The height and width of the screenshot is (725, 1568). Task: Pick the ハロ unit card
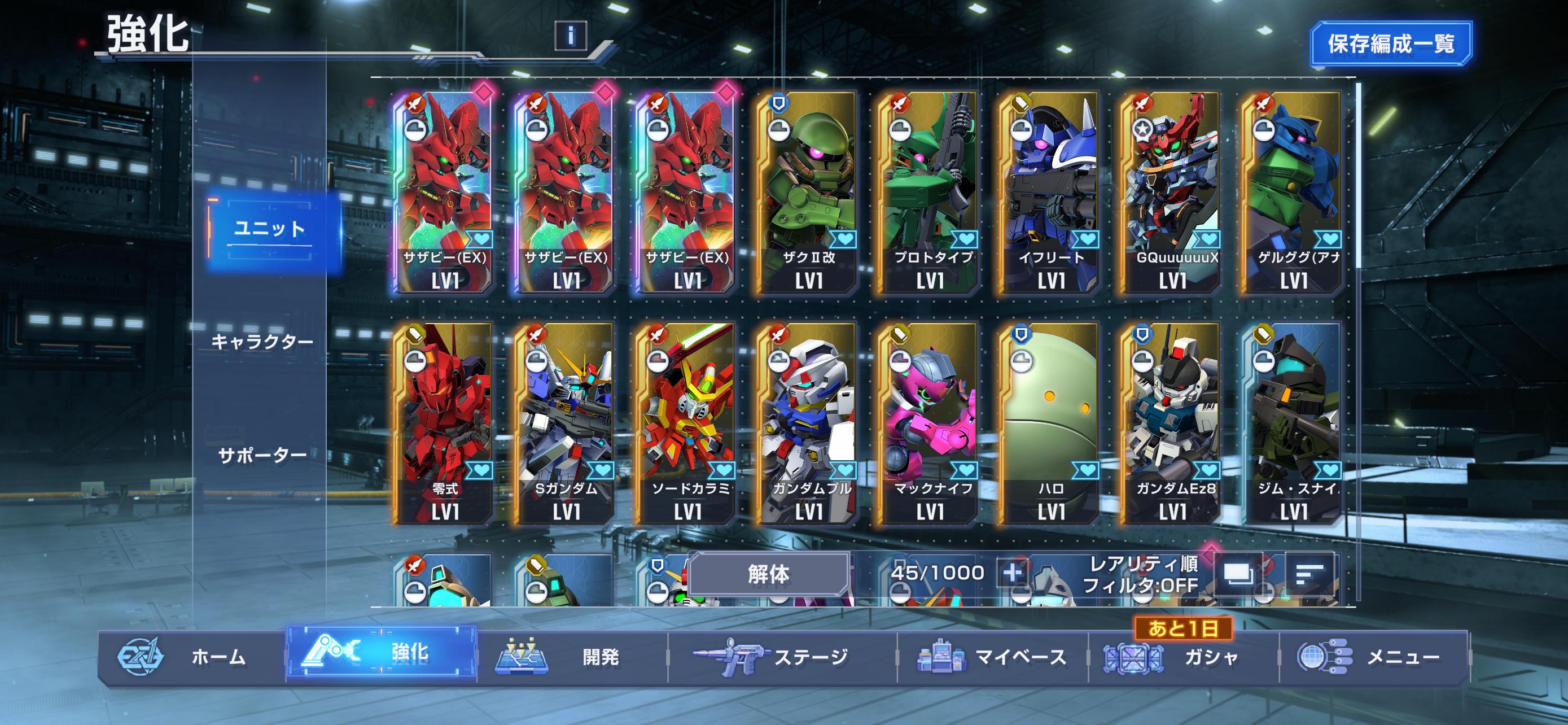point(1050,423)
